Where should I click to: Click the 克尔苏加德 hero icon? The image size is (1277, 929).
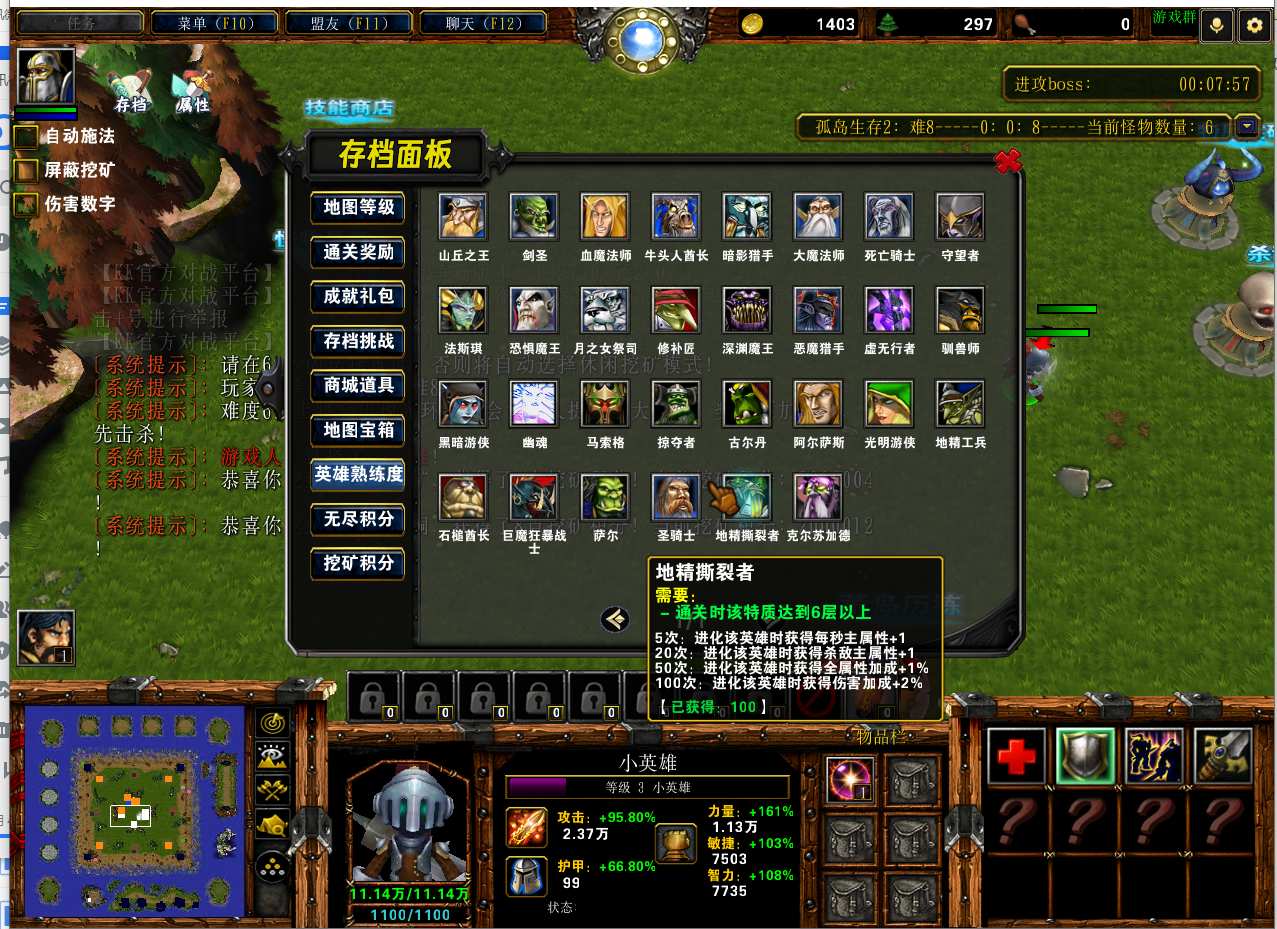[x=818, y=498]
